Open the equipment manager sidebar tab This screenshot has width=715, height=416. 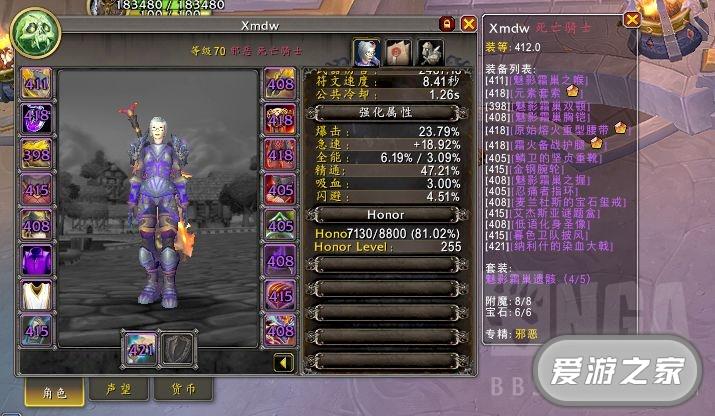431,53
